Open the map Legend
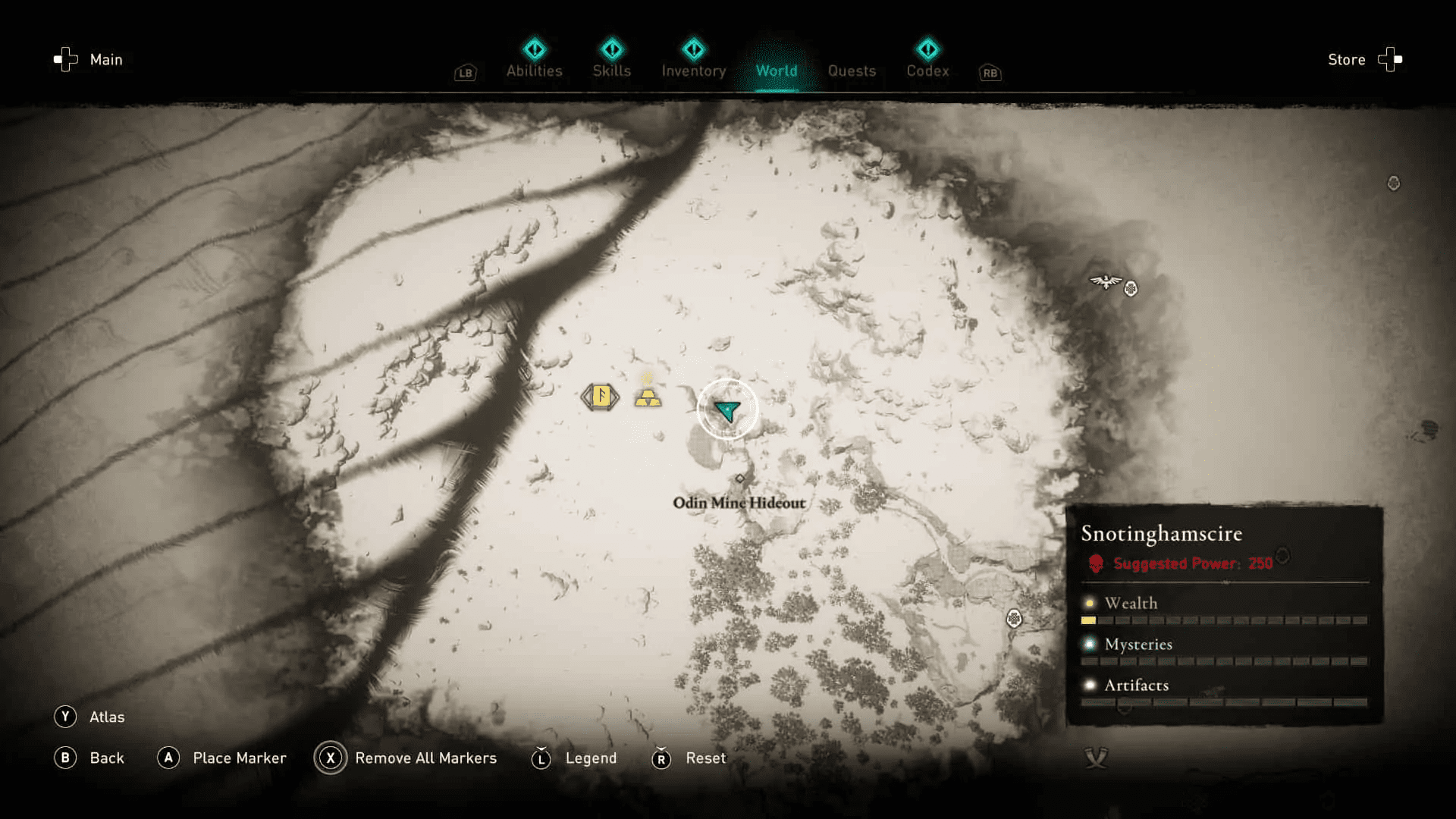 coord(575,758)
